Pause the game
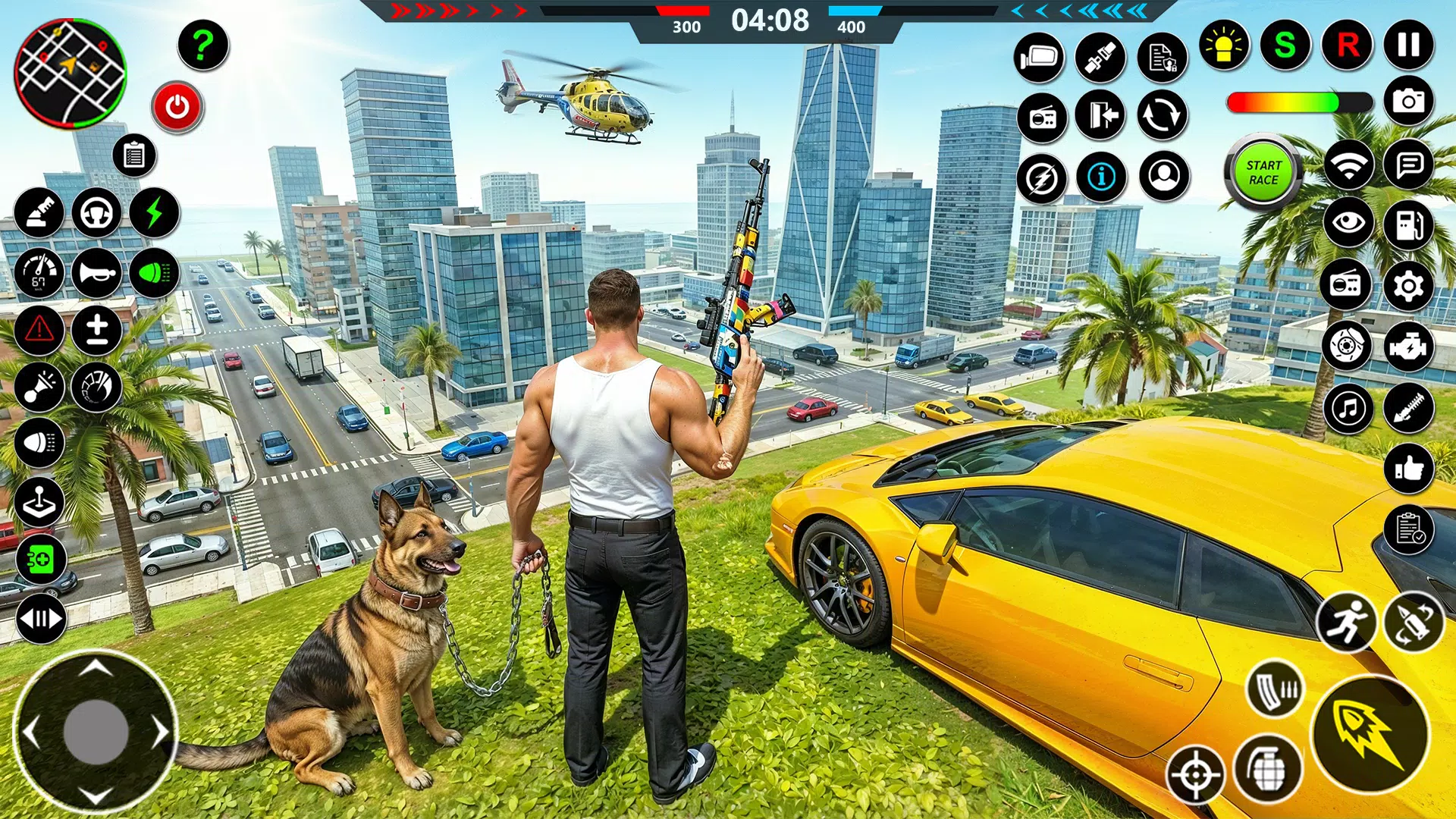The height and width of the screenshot is (819, 1456). pyautogui.click(x=1408, y=45)
